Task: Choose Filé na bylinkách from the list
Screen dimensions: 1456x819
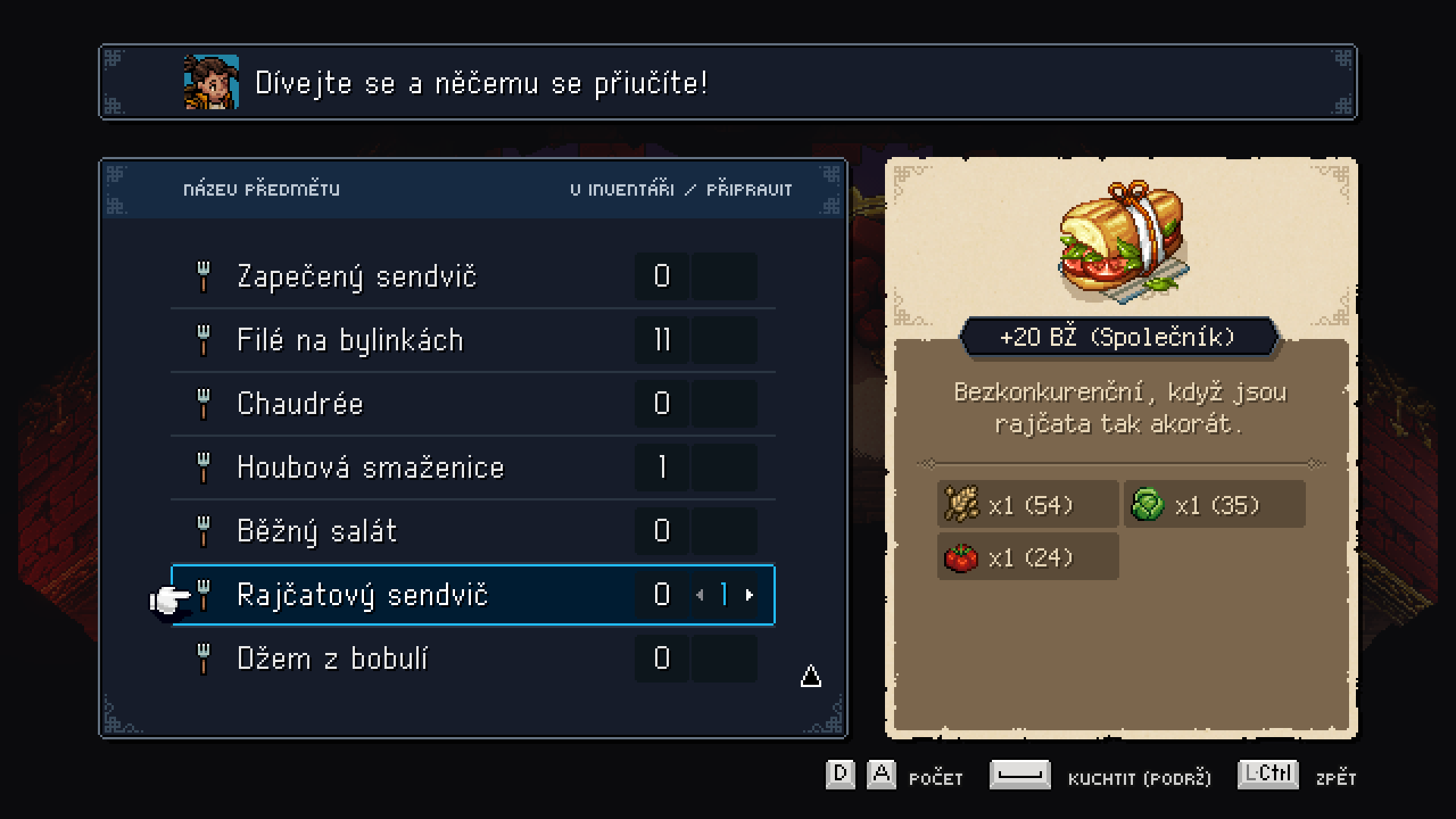Action: coord(350,340)
